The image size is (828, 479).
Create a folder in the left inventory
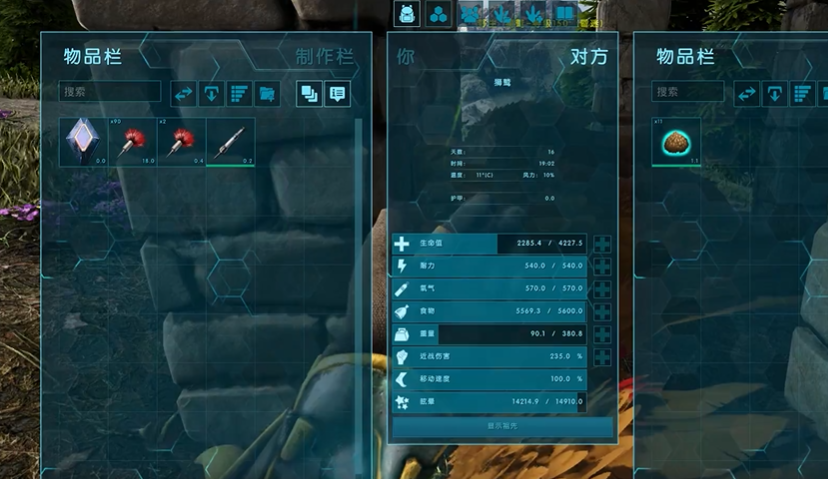click(x=267, y=93)
